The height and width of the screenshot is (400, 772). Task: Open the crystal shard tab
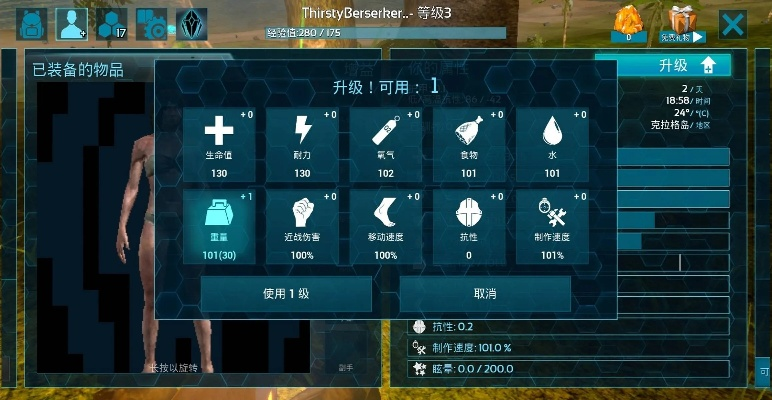[191, 23]
